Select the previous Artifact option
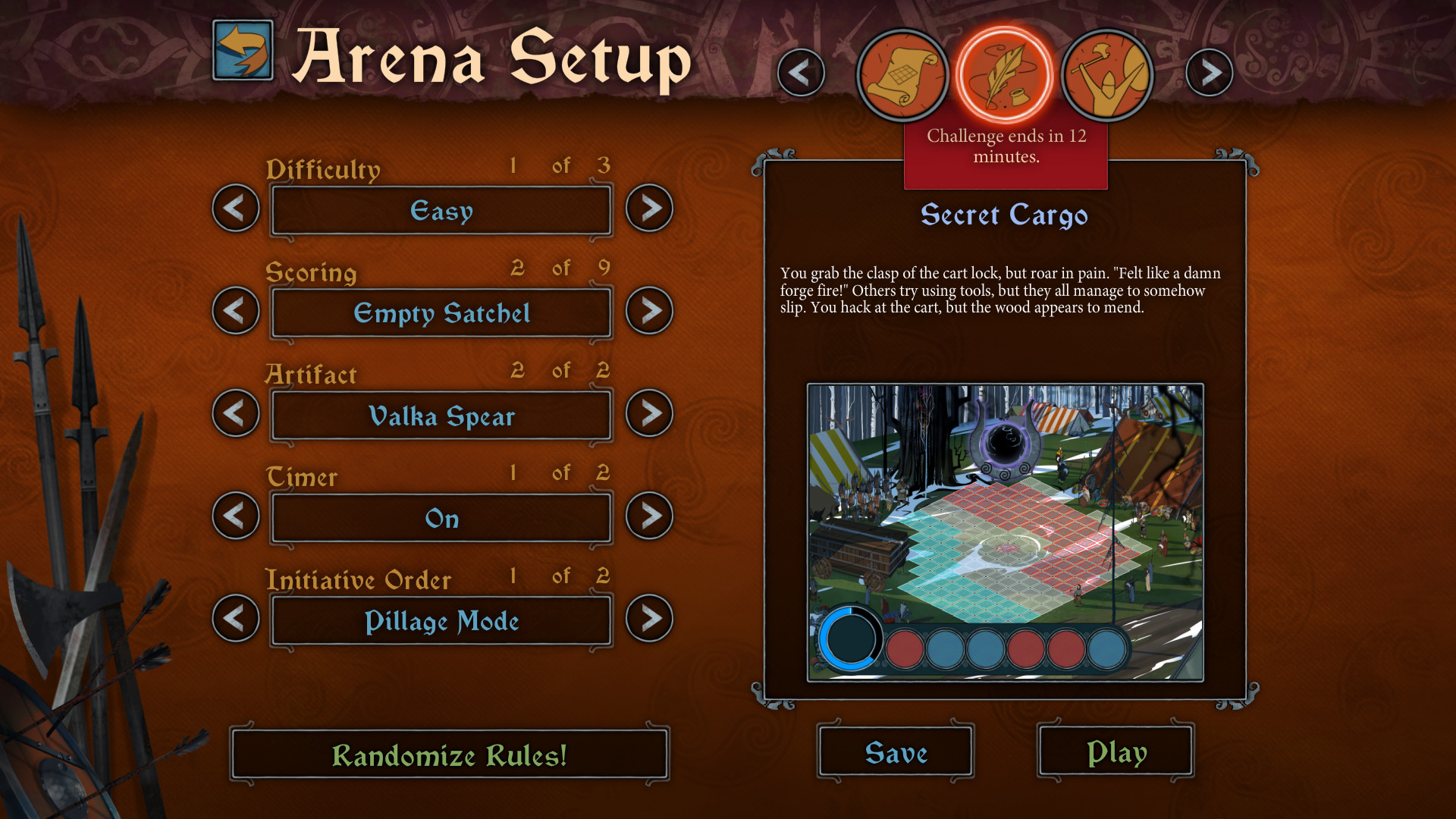This screenshot has height=819, width=1456. pos(235,414)
